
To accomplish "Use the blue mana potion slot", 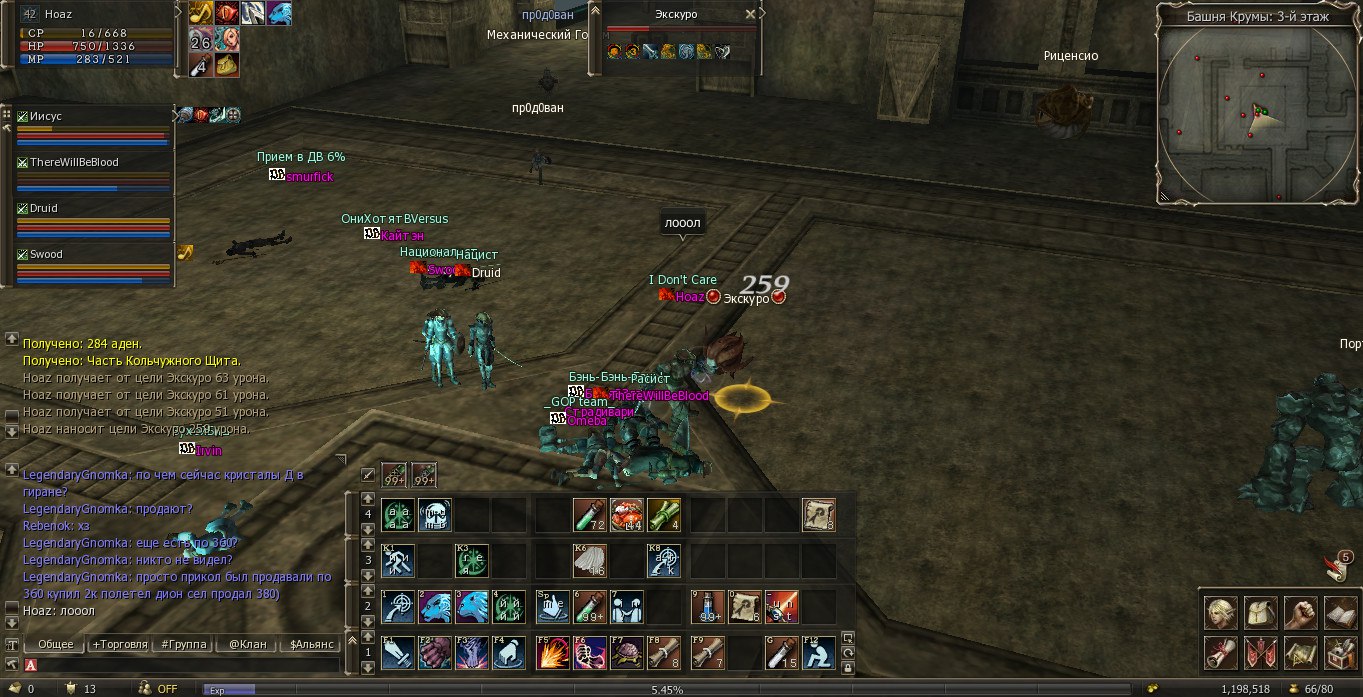I will click(707, 607).
